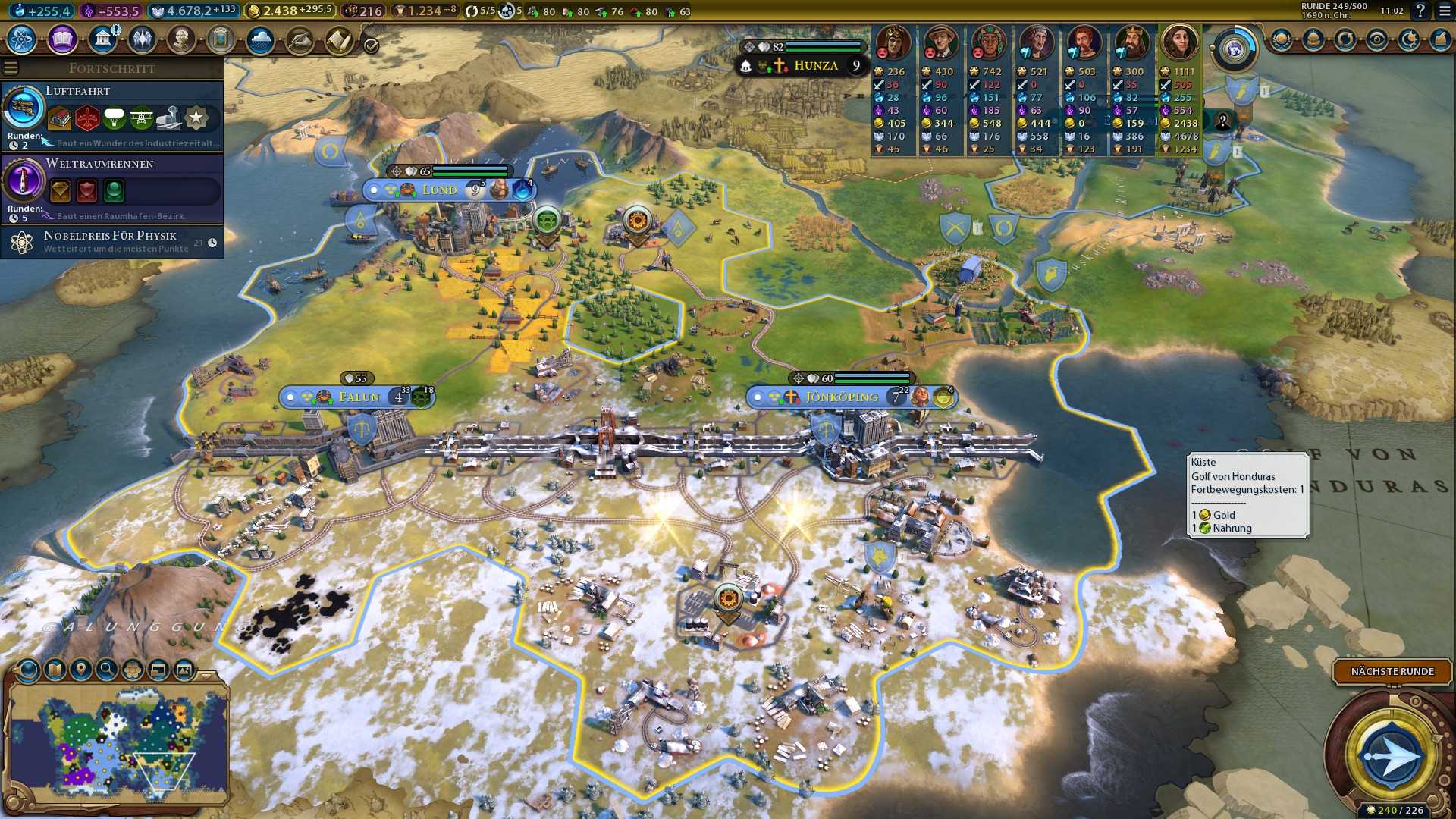Open the world rankings laurel icon

1282,39
